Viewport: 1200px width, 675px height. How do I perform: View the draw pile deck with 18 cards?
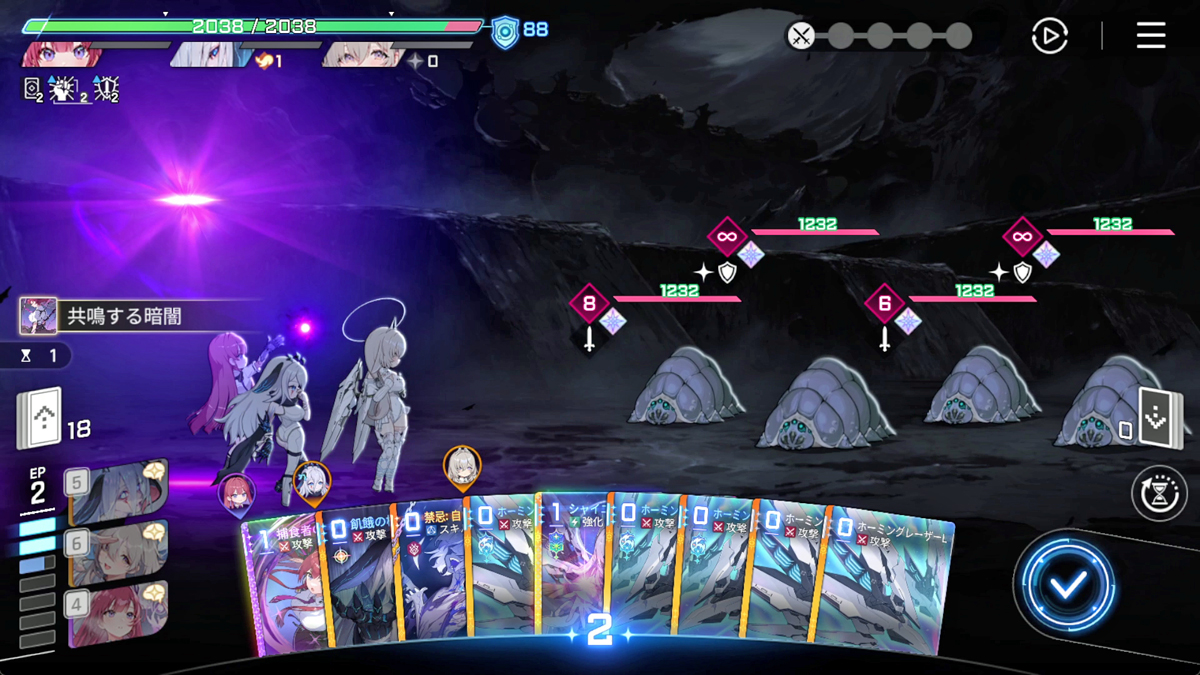[40, 419]
